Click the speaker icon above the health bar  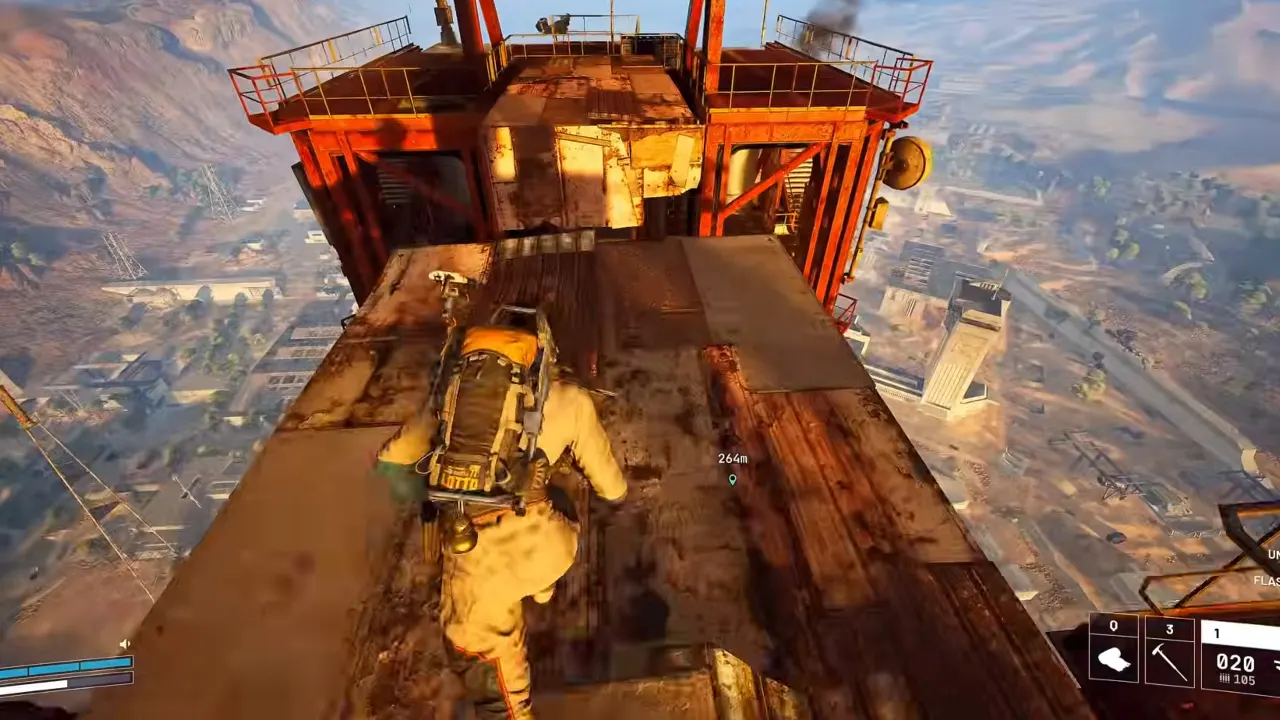pyautogui.click(x=125, y=644)
